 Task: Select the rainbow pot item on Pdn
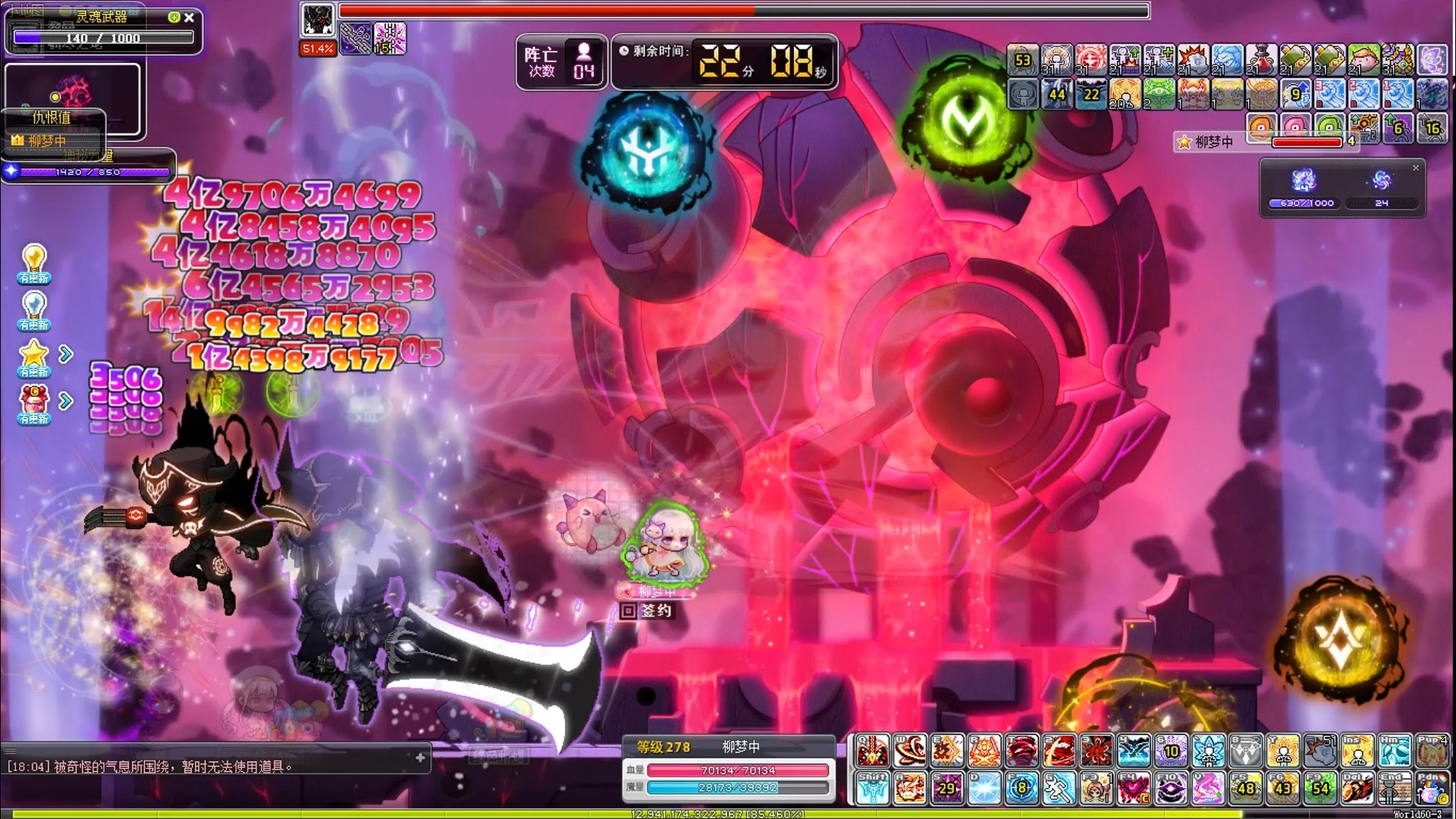click(1431, 789)
